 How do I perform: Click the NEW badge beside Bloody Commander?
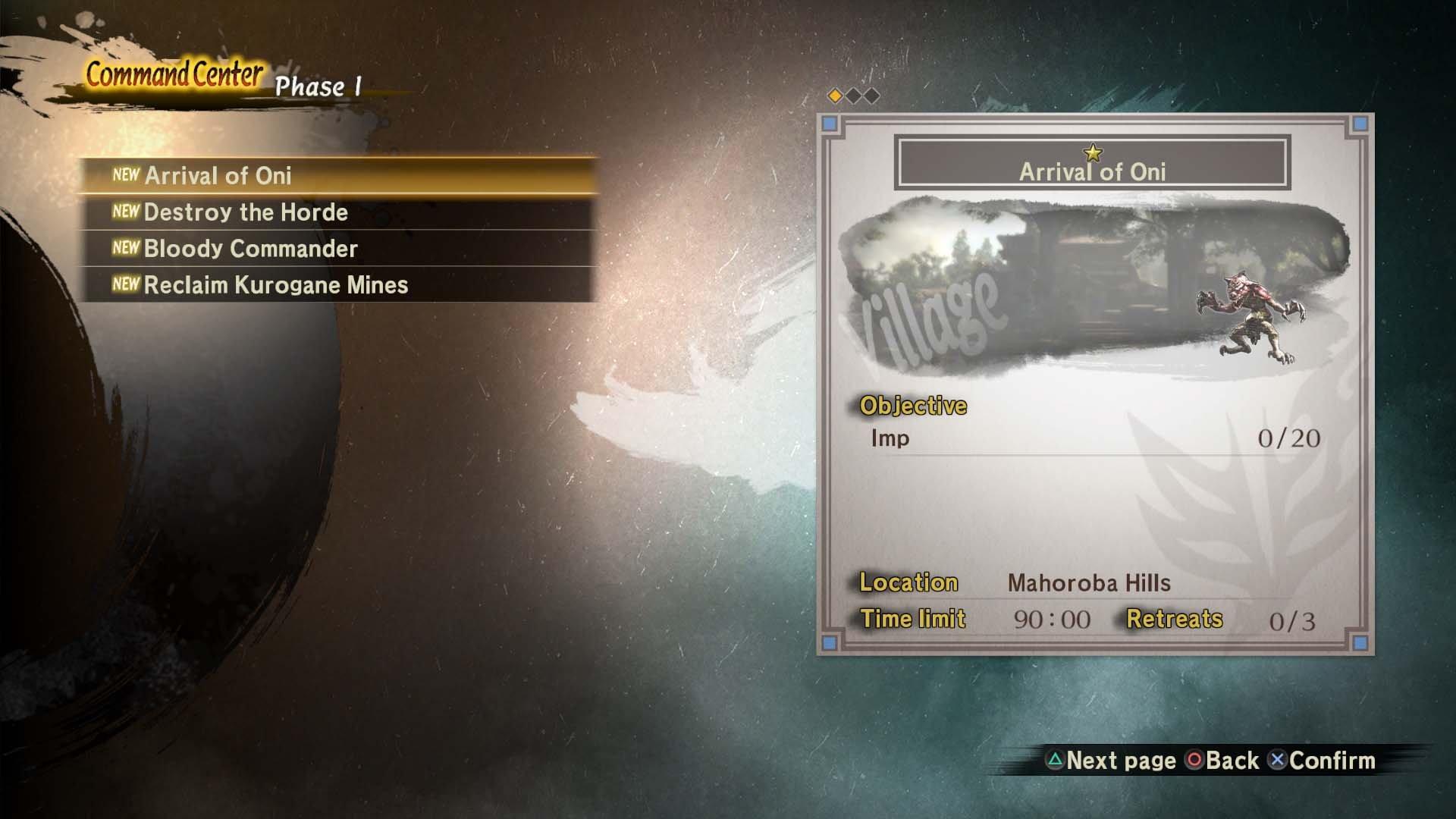click(127, 249)
